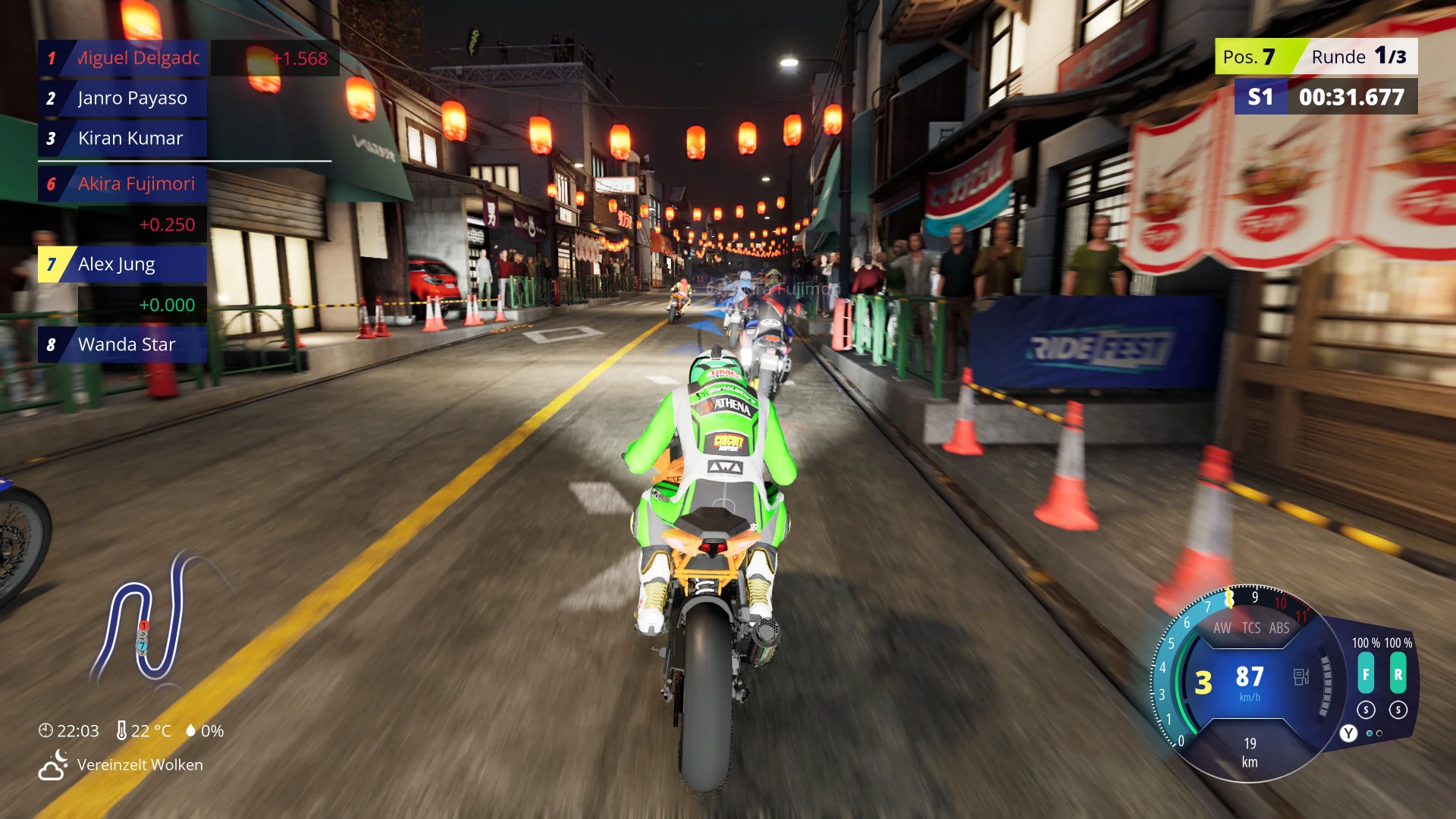
Task: Click the partly cloudy weather icon
Action: click(x=53, y=765)
